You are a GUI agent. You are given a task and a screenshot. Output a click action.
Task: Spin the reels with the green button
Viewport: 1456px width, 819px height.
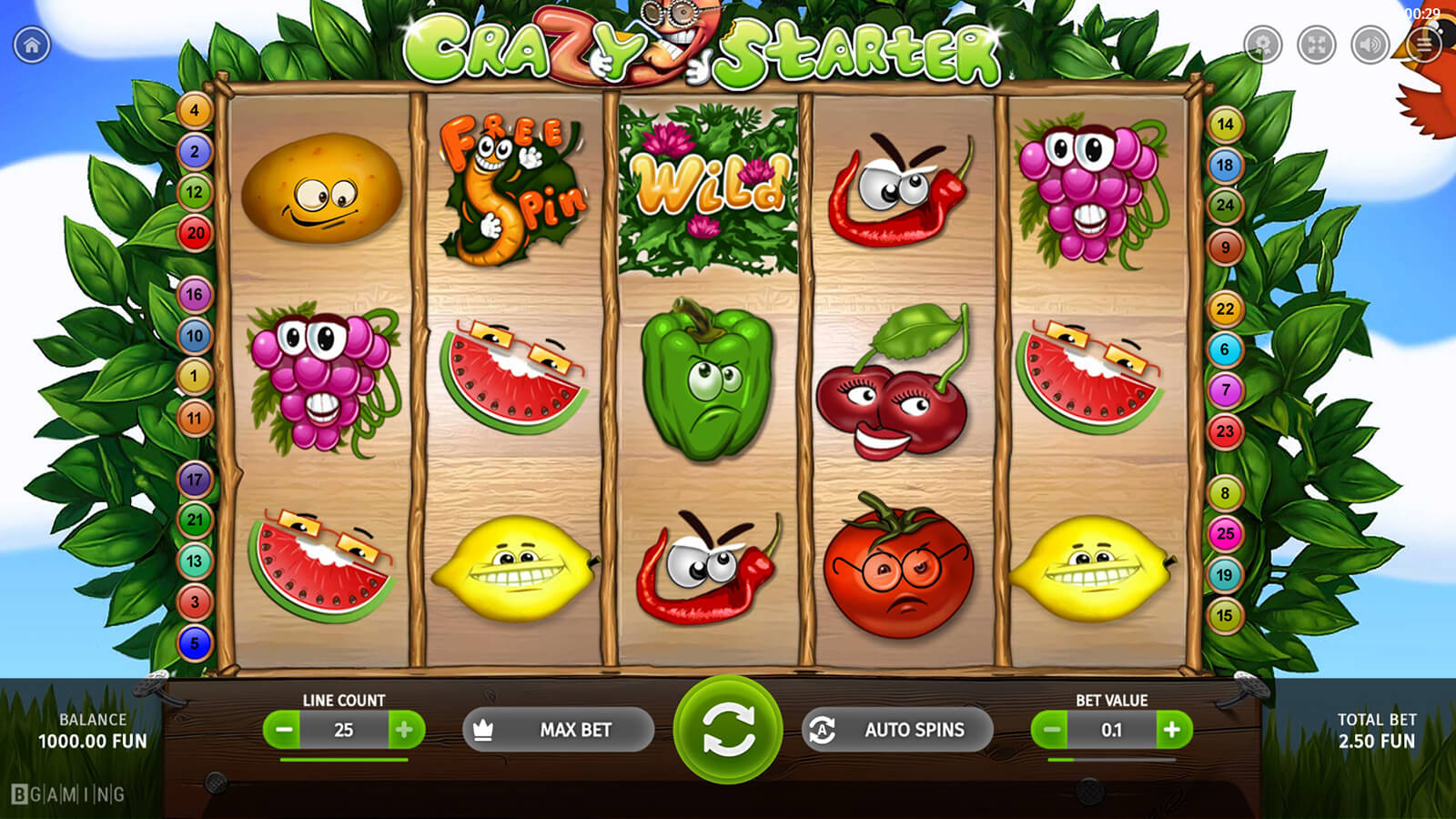(727, 730)
